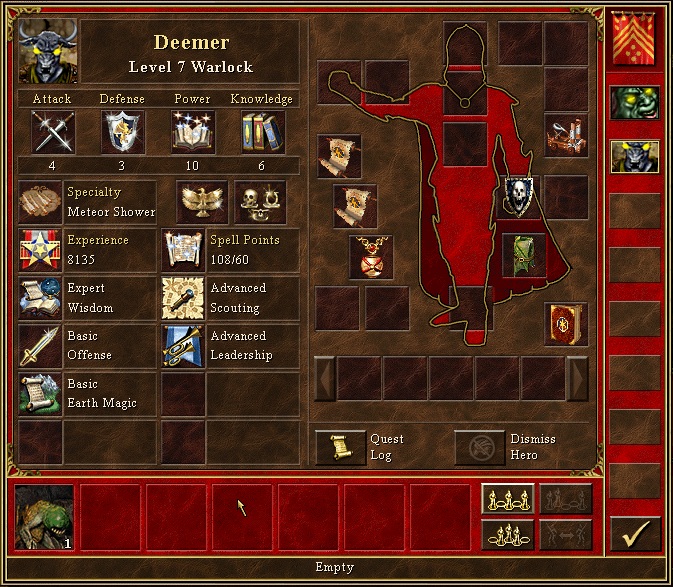Image resolution: width=673 pixels, height=587 pixels.
Task: Click the Dismiss Hero button
Action: [x=481, y=447]
